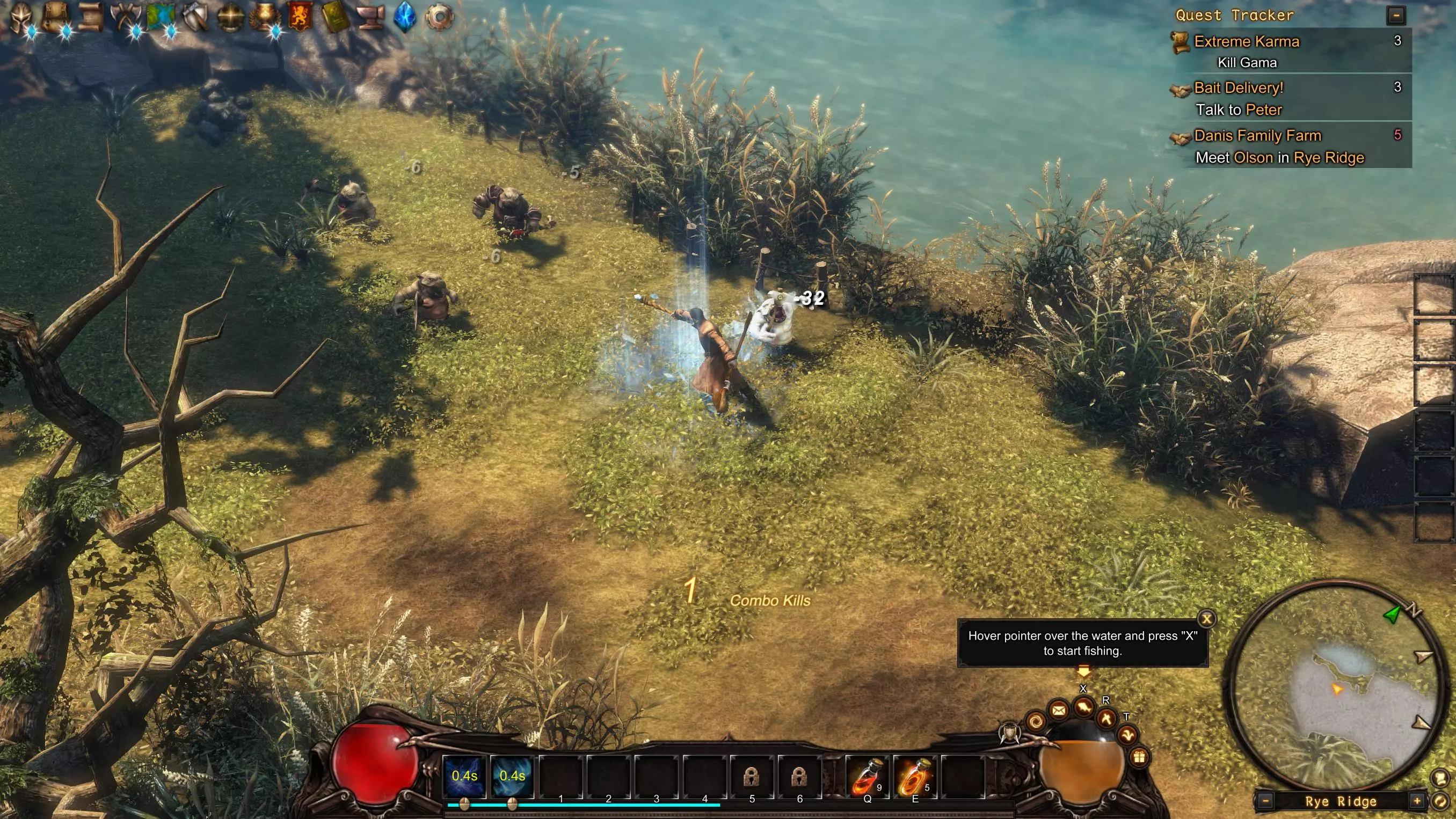Screen dimensions: 1456x819
Task: Zoom out the minimap with minus button
Action: coord(1265,801)
